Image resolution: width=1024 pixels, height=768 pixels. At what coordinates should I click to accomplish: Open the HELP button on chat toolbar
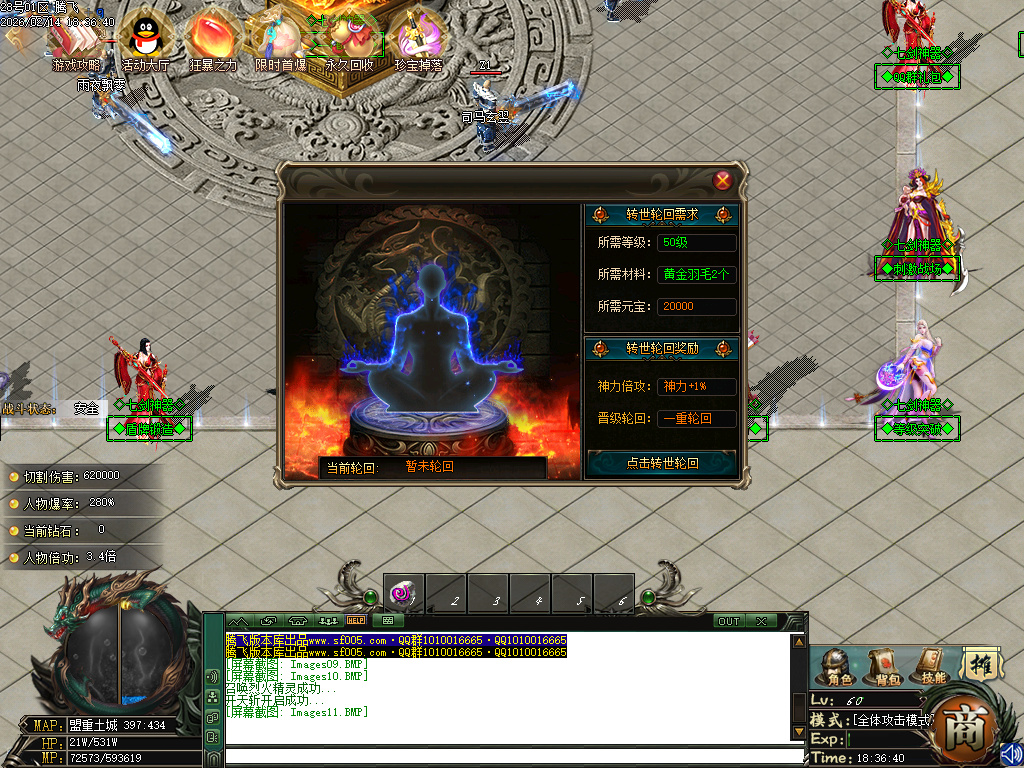[356, 621]
